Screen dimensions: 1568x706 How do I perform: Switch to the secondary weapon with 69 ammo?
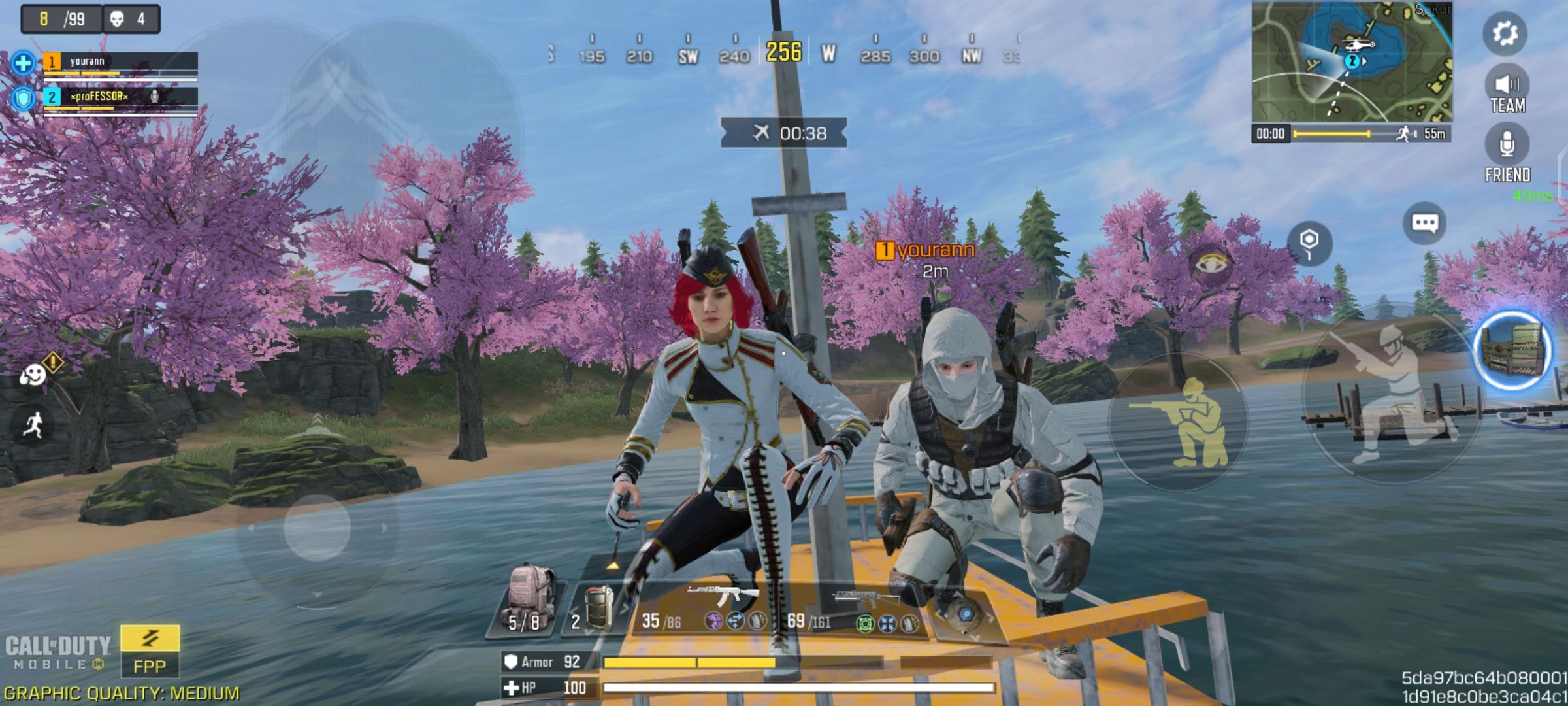856,609
